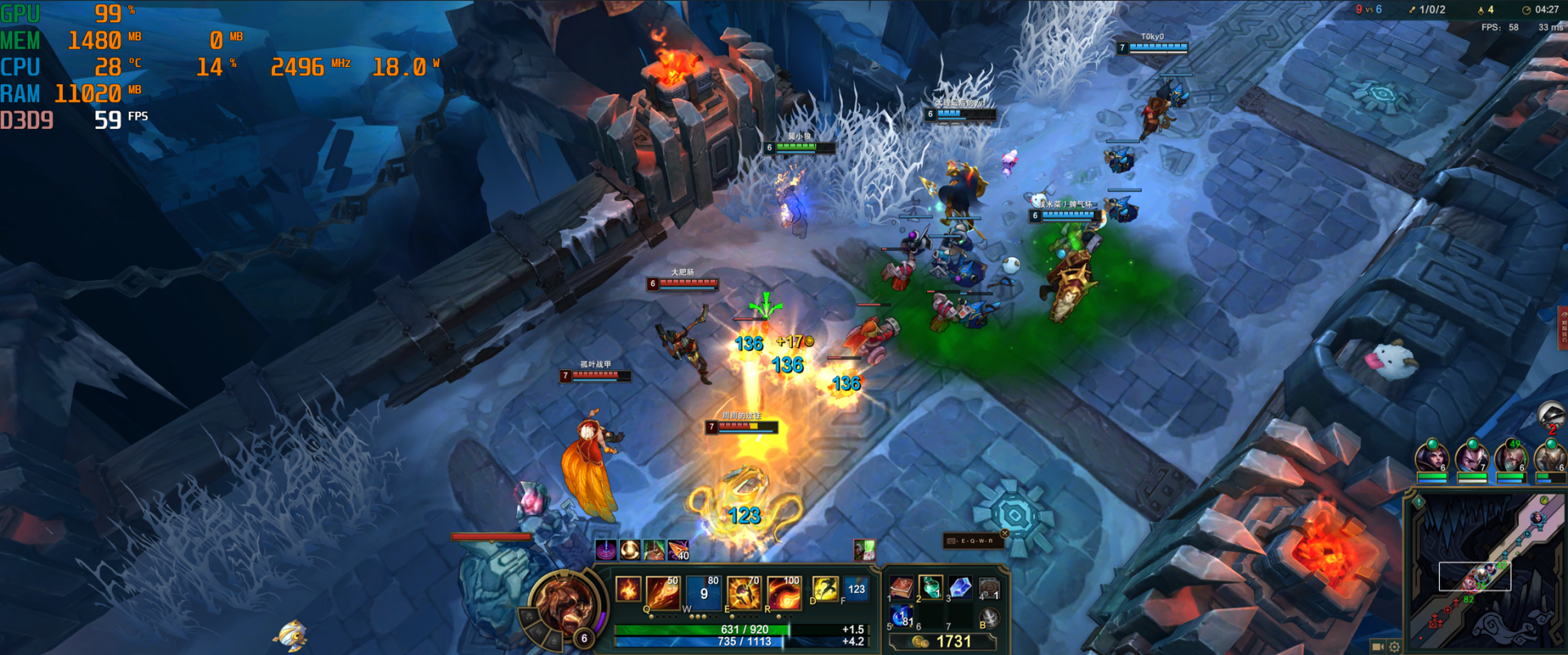Open the gear settings beside the minimap
1568x655 pixels.
click(x=1394, y=647)
